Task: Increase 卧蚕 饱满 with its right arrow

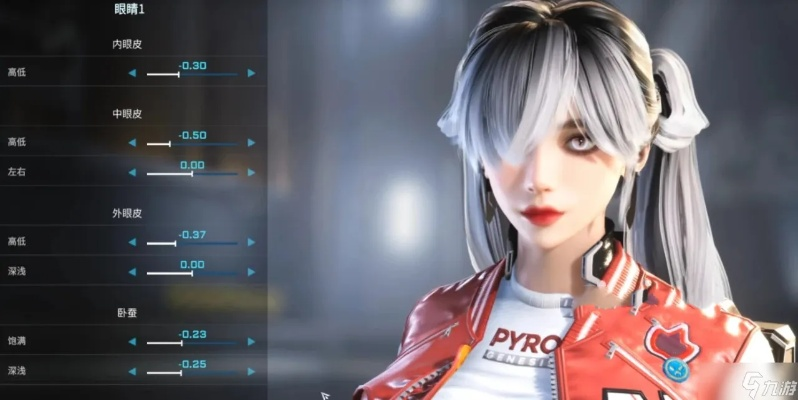Action: point(251,342)
